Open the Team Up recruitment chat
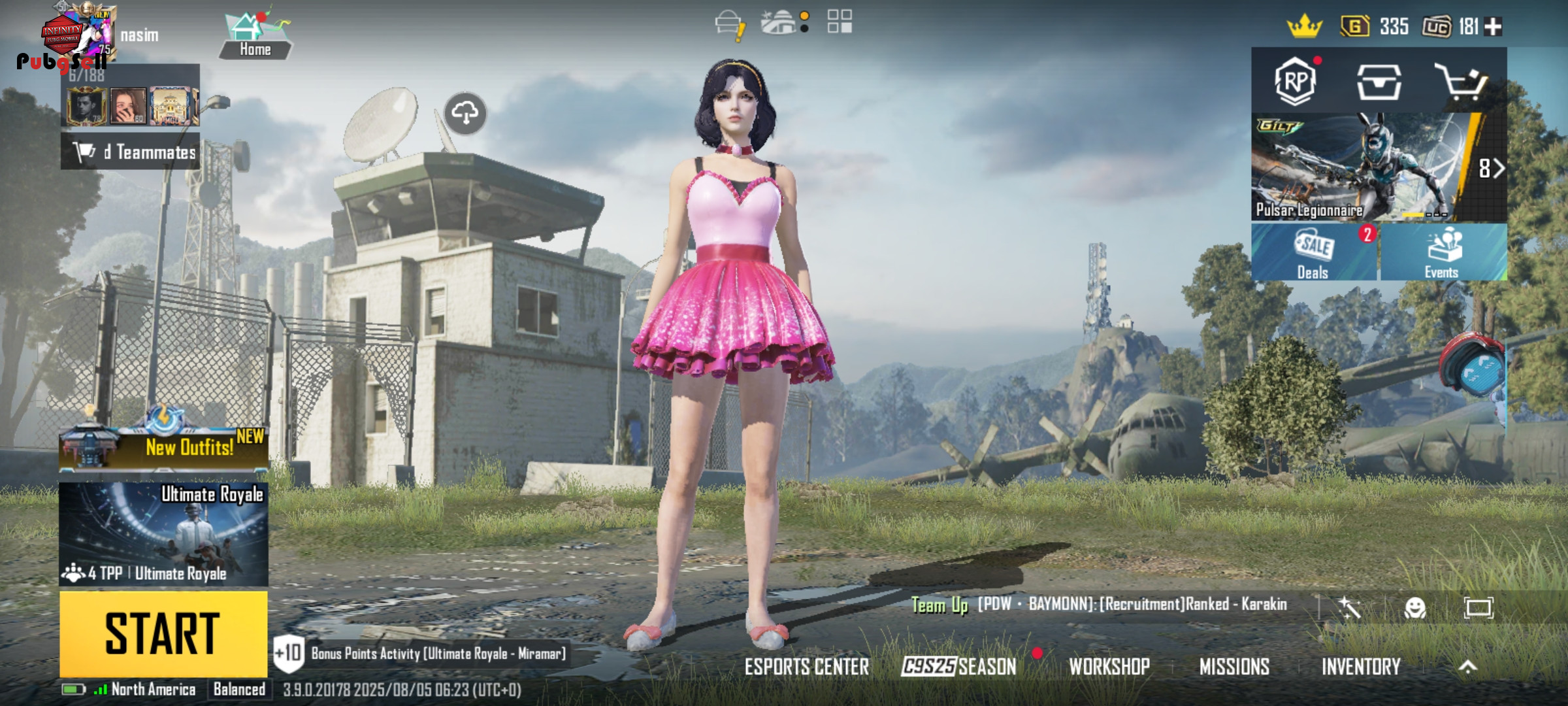Image resolution: width=1568 pixels, height=706 pixels. [x=1099, y=605]
